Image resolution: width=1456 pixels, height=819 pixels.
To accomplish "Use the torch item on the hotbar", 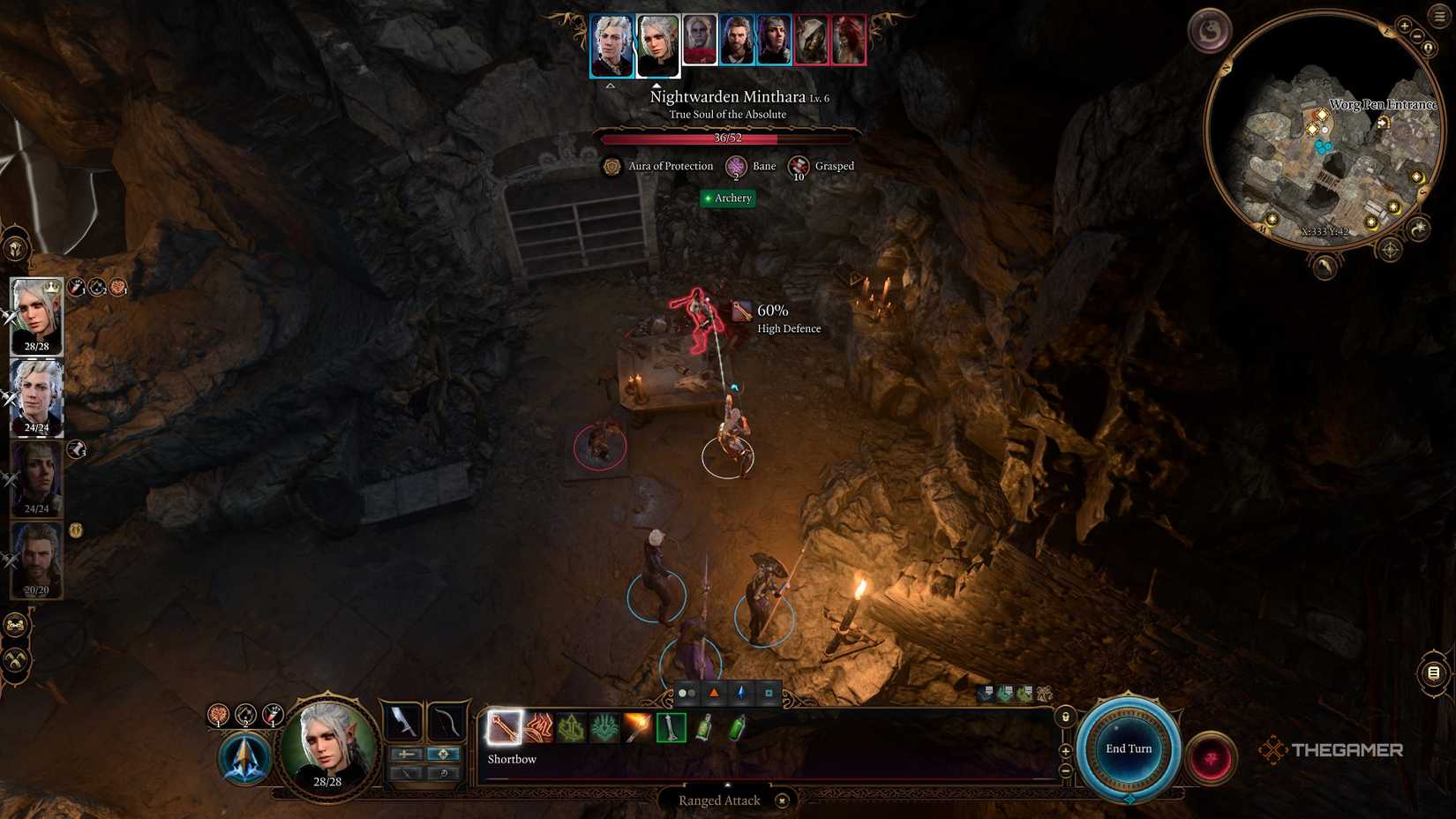I will [634, 727].
